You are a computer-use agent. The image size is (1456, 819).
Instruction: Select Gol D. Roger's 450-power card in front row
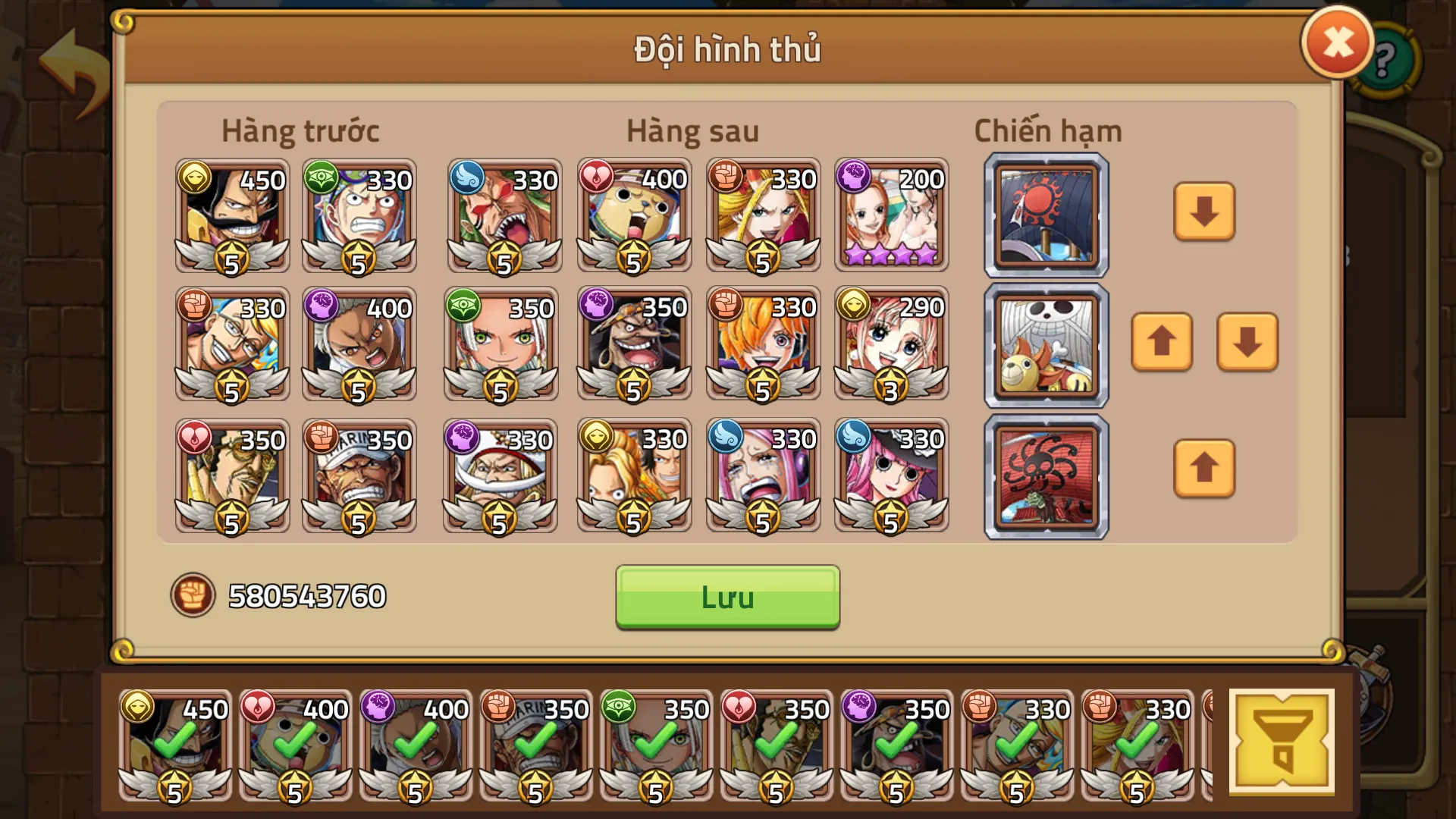(231, 216)
